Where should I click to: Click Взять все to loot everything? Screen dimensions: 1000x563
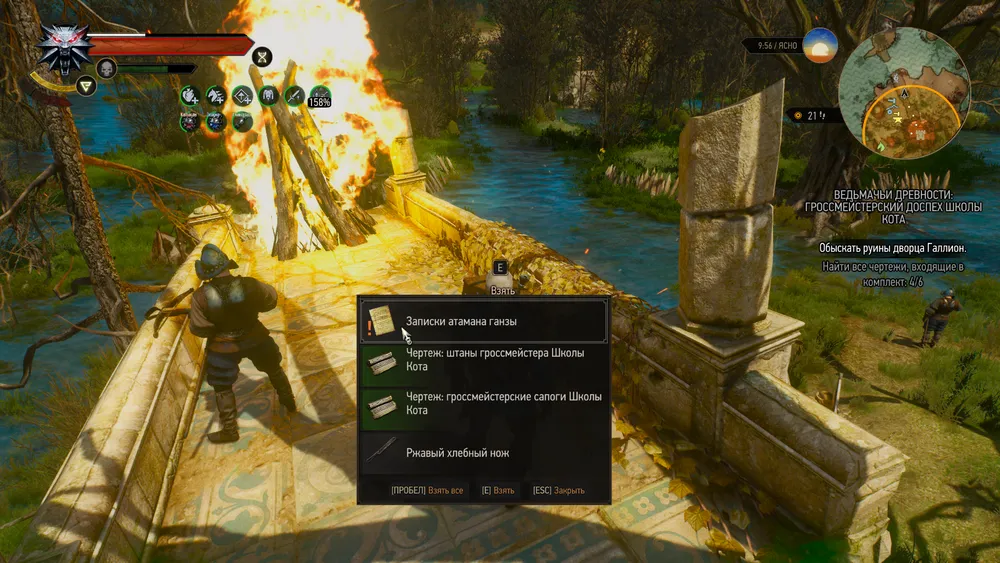point(427,491)
